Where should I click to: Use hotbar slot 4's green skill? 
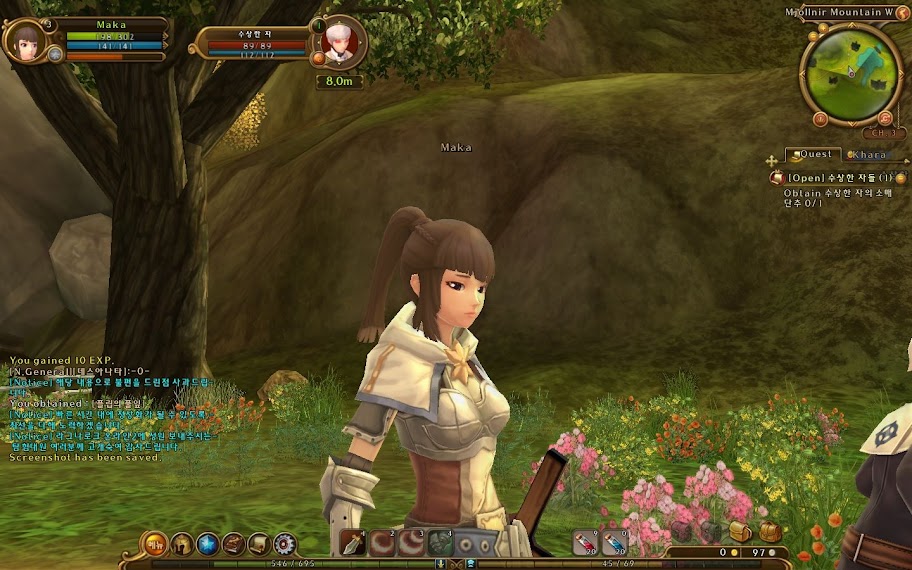pos(441,543)
